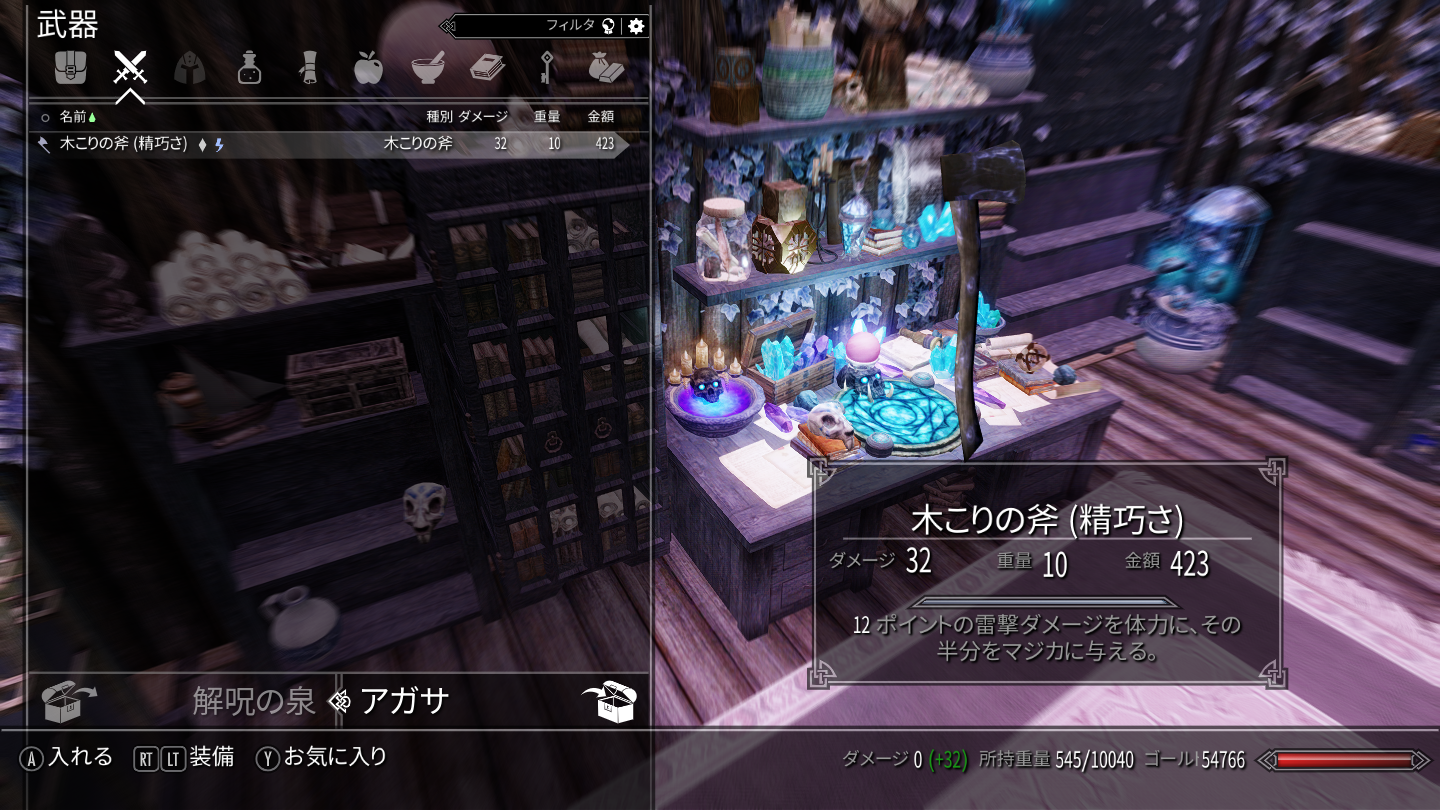The height and width of the screenshot is (810, 1440).
Task: Show the mortar and pestle ingredients tab
Action: point(428,67)
